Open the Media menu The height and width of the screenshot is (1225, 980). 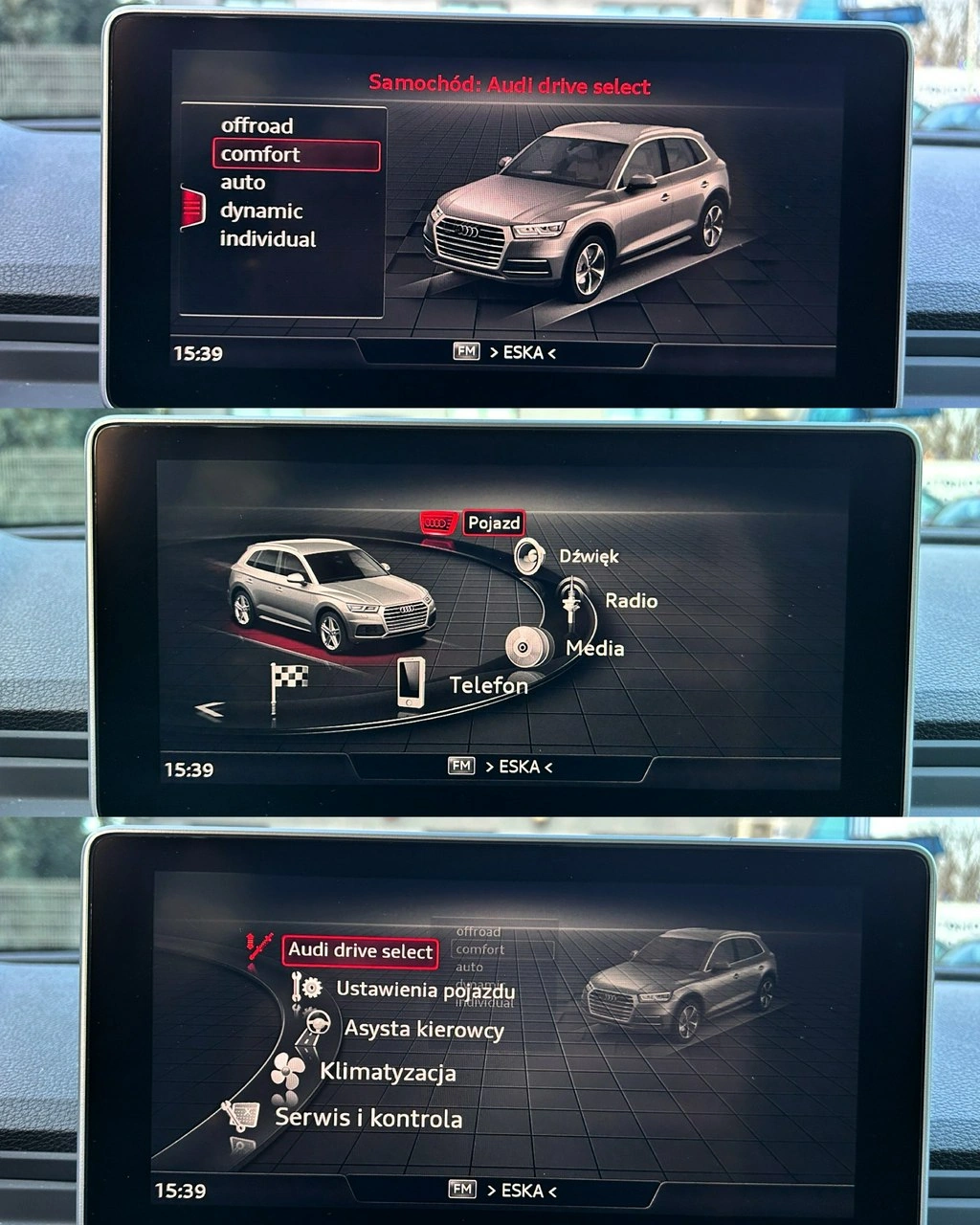point(594,648)
